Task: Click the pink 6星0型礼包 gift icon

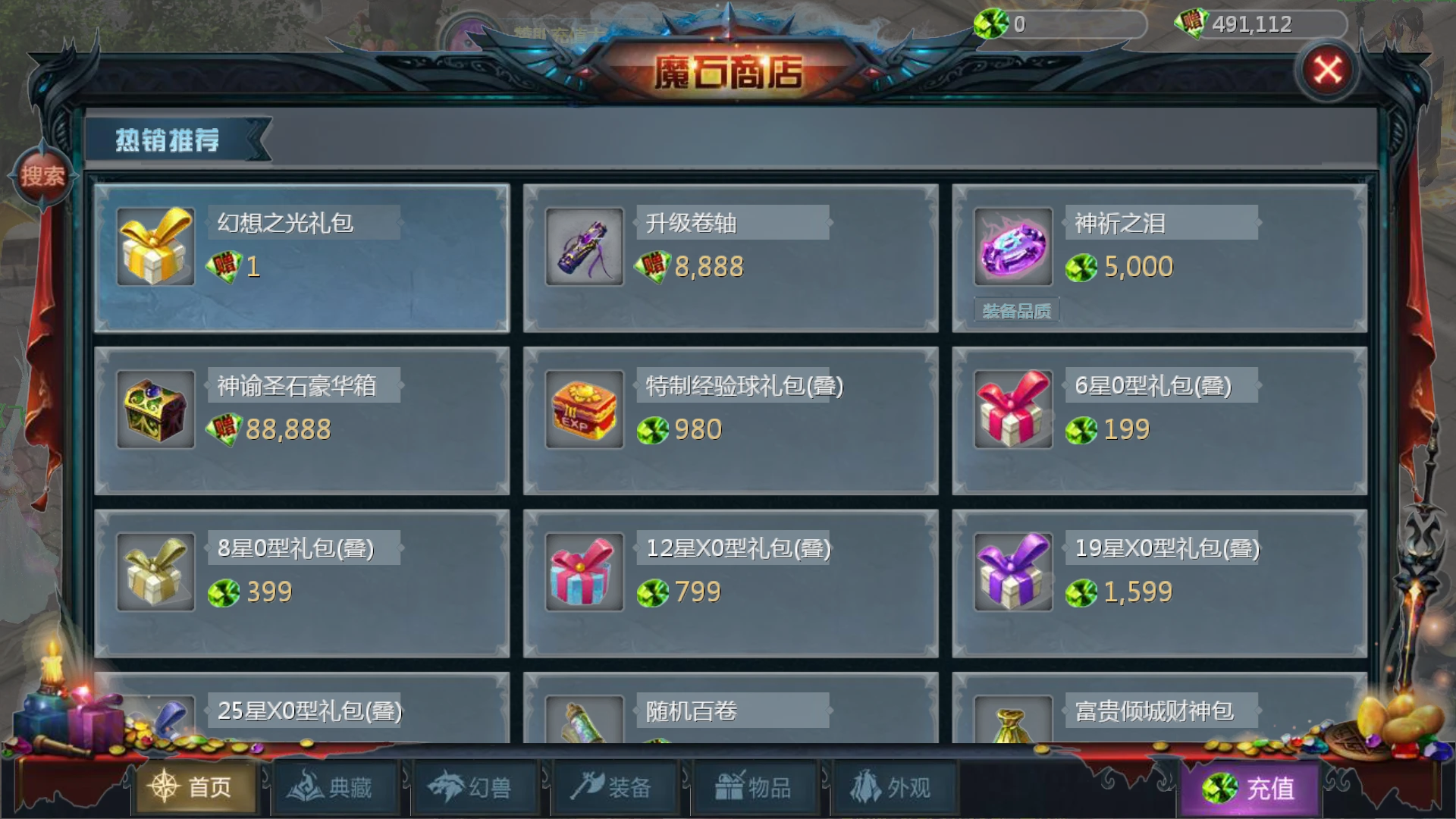Action: [x=1012, y=409]
